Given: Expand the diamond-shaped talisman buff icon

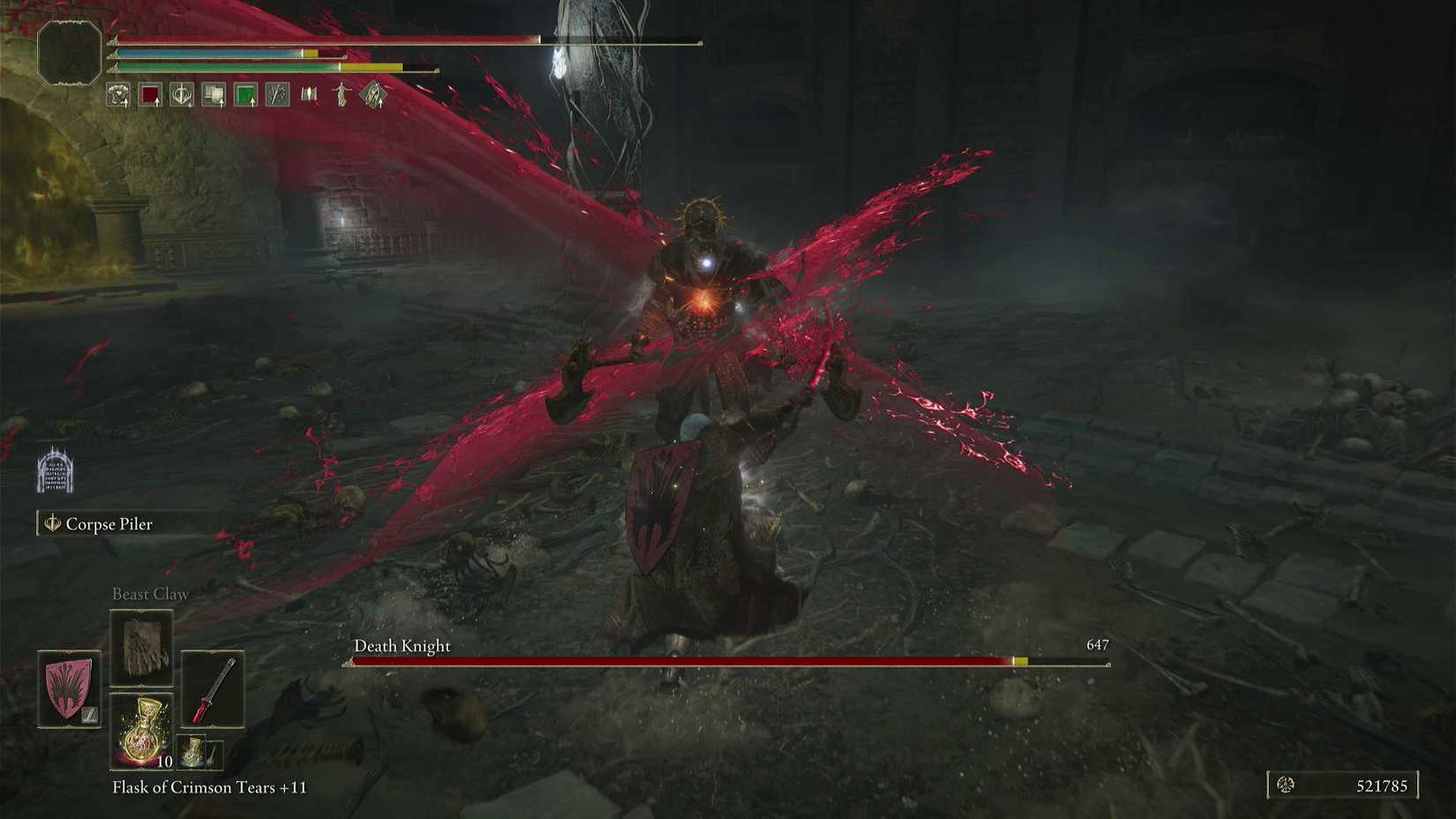Looking at the screenshot, I should (x=372, y=96).
